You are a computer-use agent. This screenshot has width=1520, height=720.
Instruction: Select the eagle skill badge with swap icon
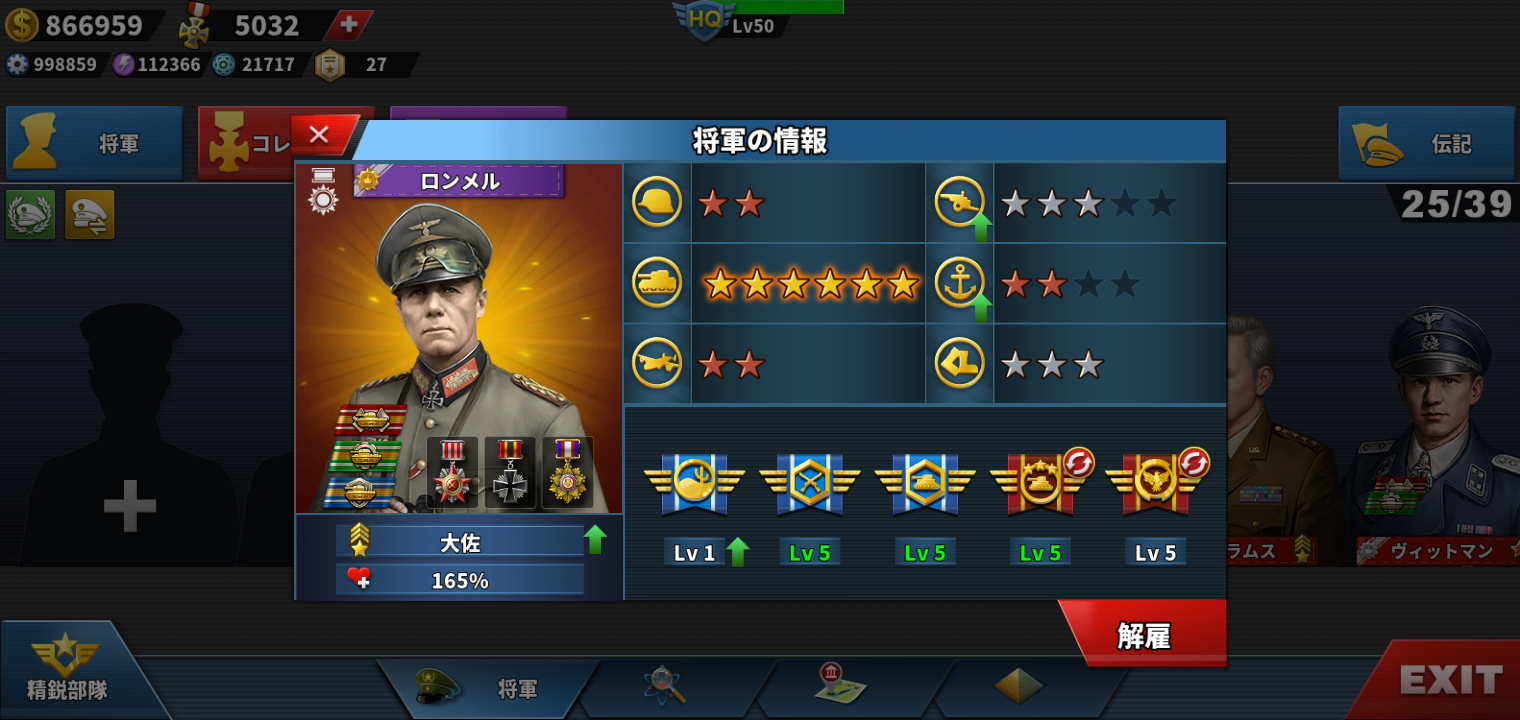coord(1156,483)
